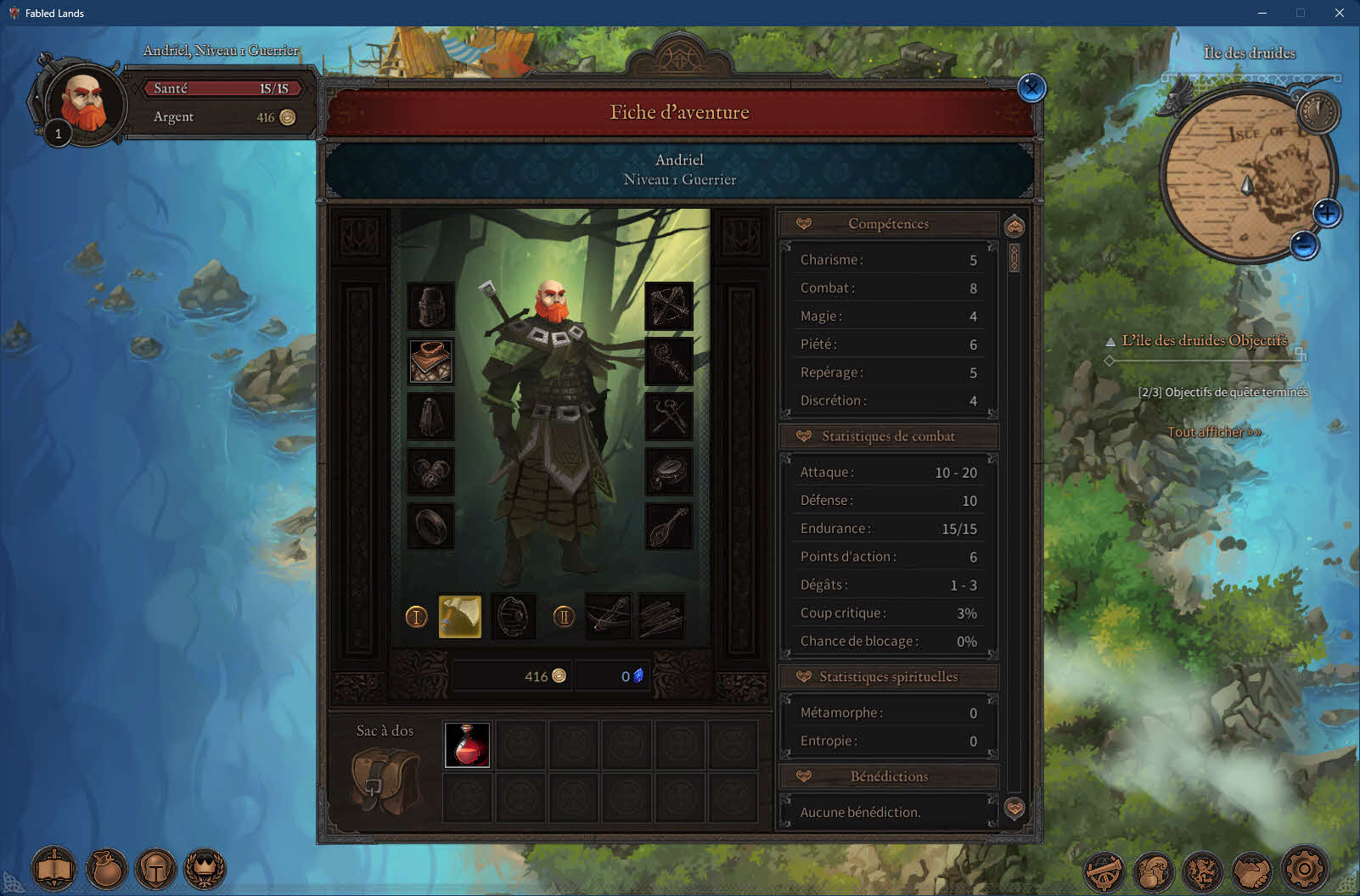
Task: Zoom out the minimap with minus button
Action: click(1304, 246)
